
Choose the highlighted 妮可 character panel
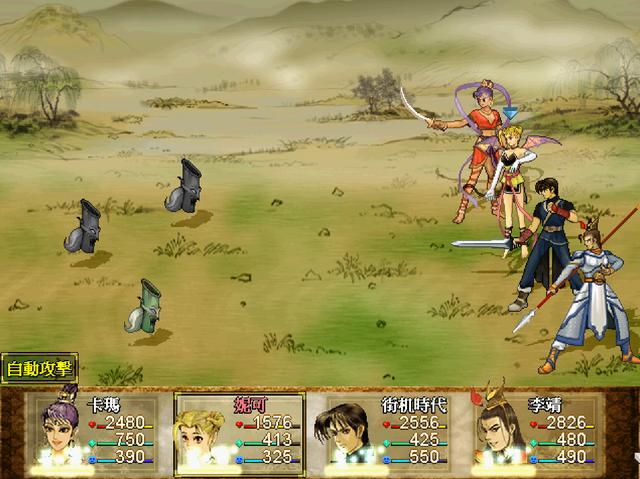pyautogui.click(x=240, y=431)
